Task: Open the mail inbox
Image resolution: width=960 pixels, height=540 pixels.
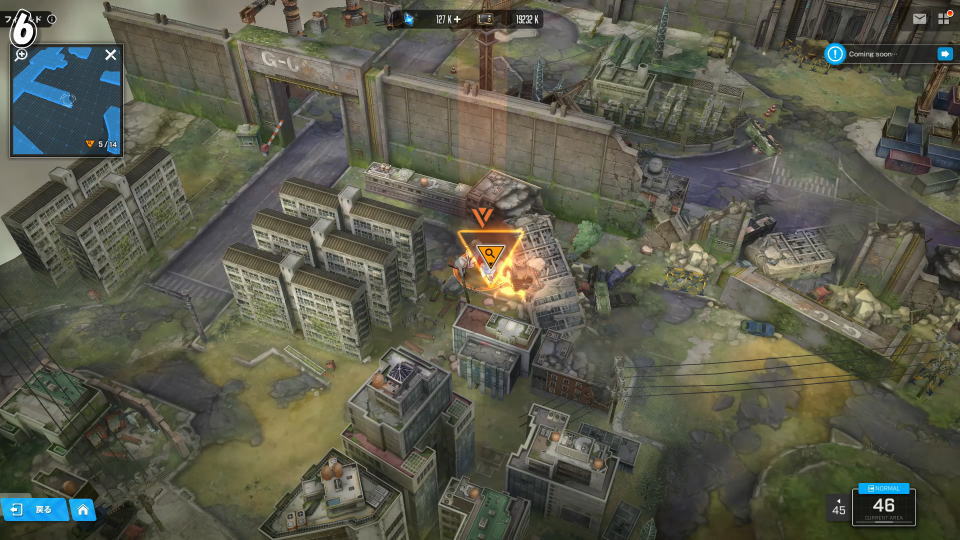Action: tap(919, 18)
